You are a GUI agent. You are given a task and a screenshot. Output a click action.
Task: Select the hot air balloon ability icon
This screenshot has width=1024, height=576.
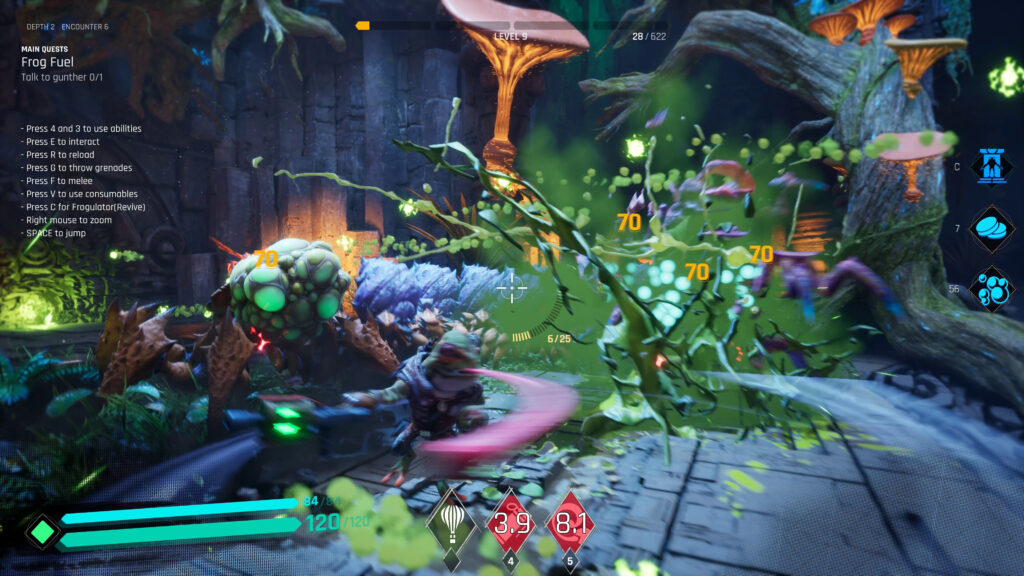click(451, 522)
